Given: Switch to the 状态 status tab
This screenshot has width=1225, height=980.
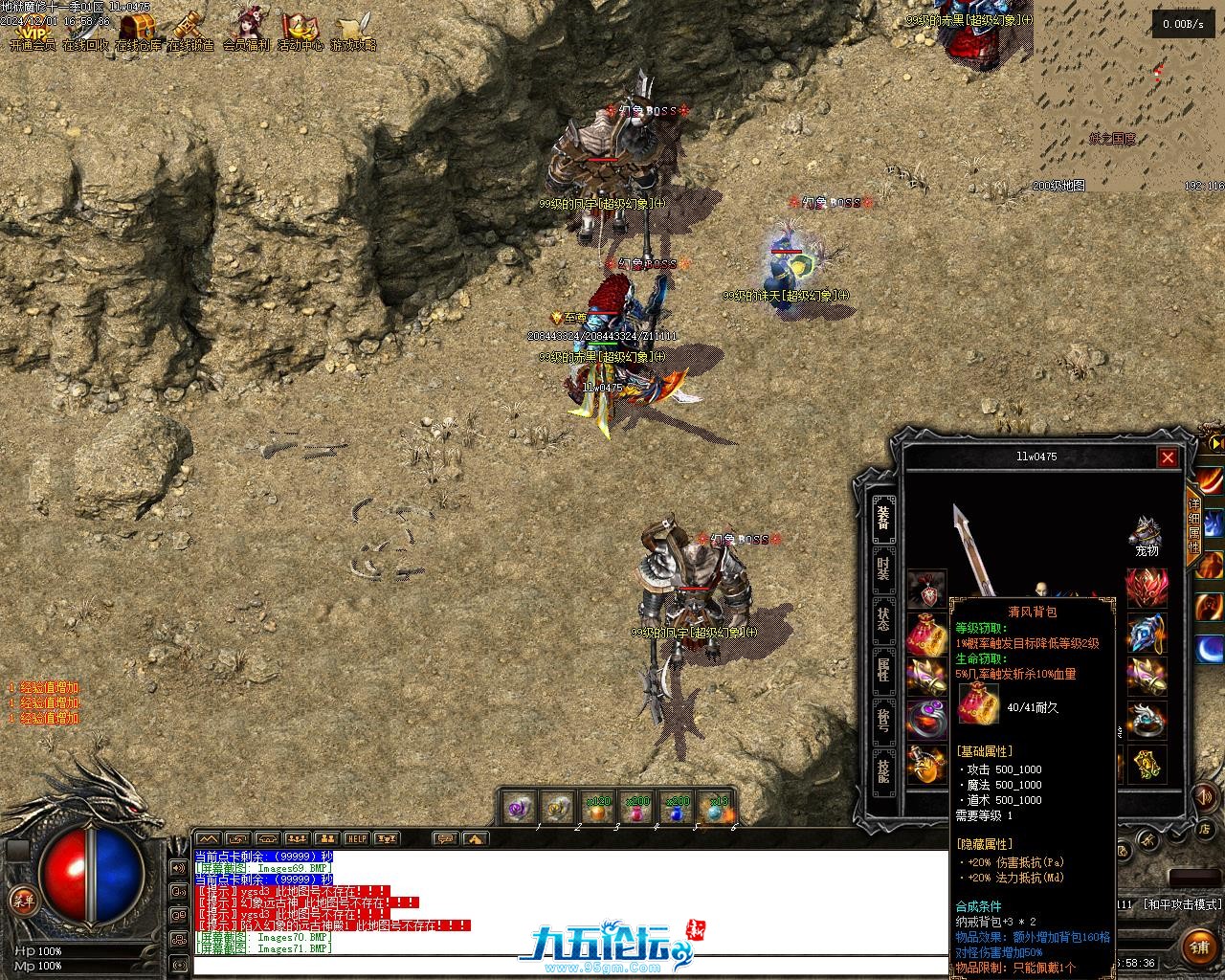Looking at the screenshot, I should tap(883, 619).
